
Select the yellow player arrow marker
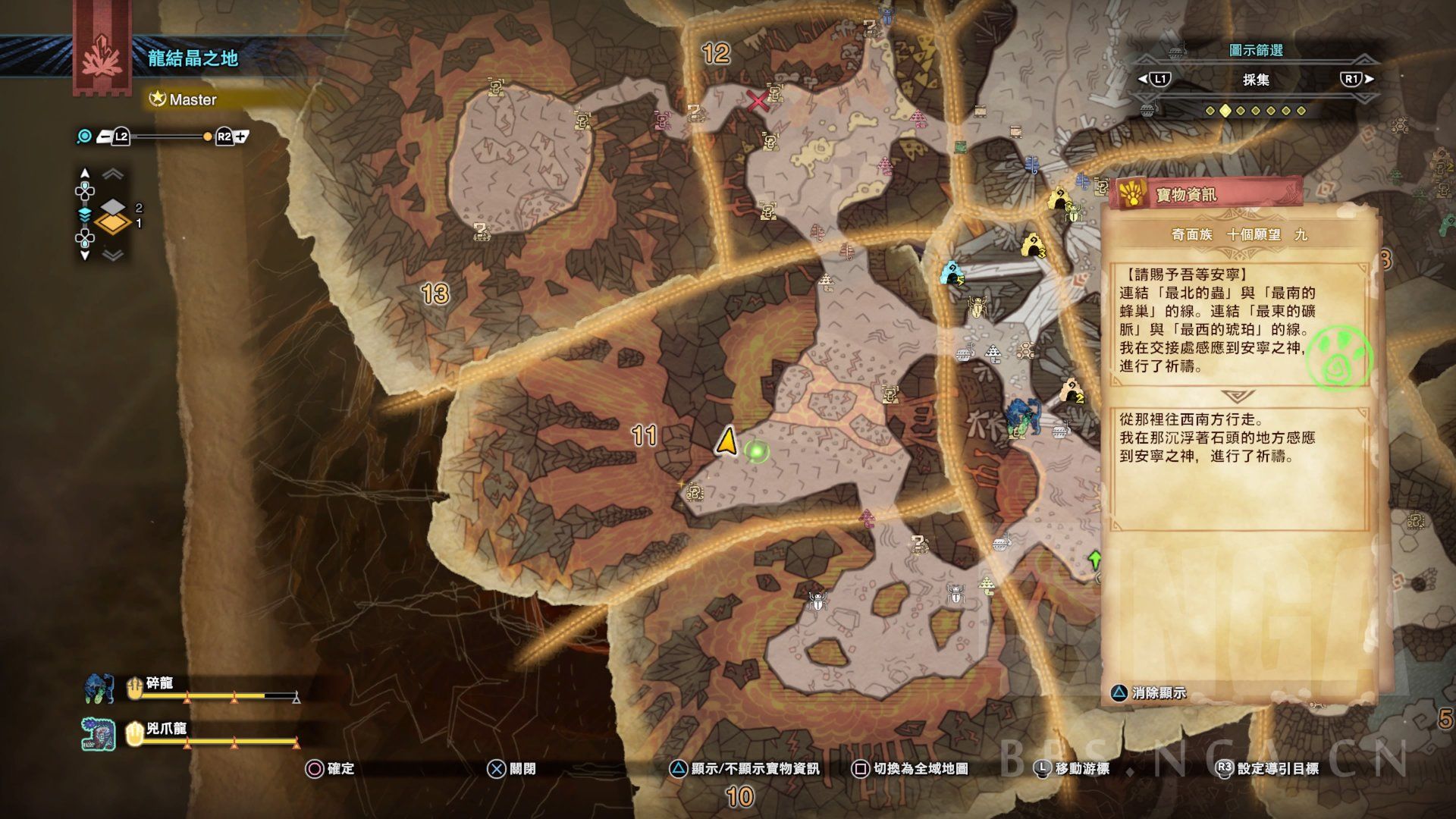tap(726, 441)
